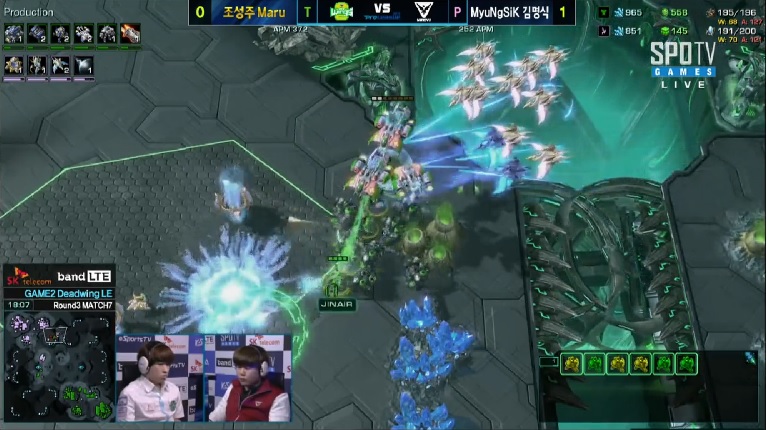The height and width of the screenshot is (430, 767).
Task: Select the white glowing Protoss production icon
Action: pos(84,66)
